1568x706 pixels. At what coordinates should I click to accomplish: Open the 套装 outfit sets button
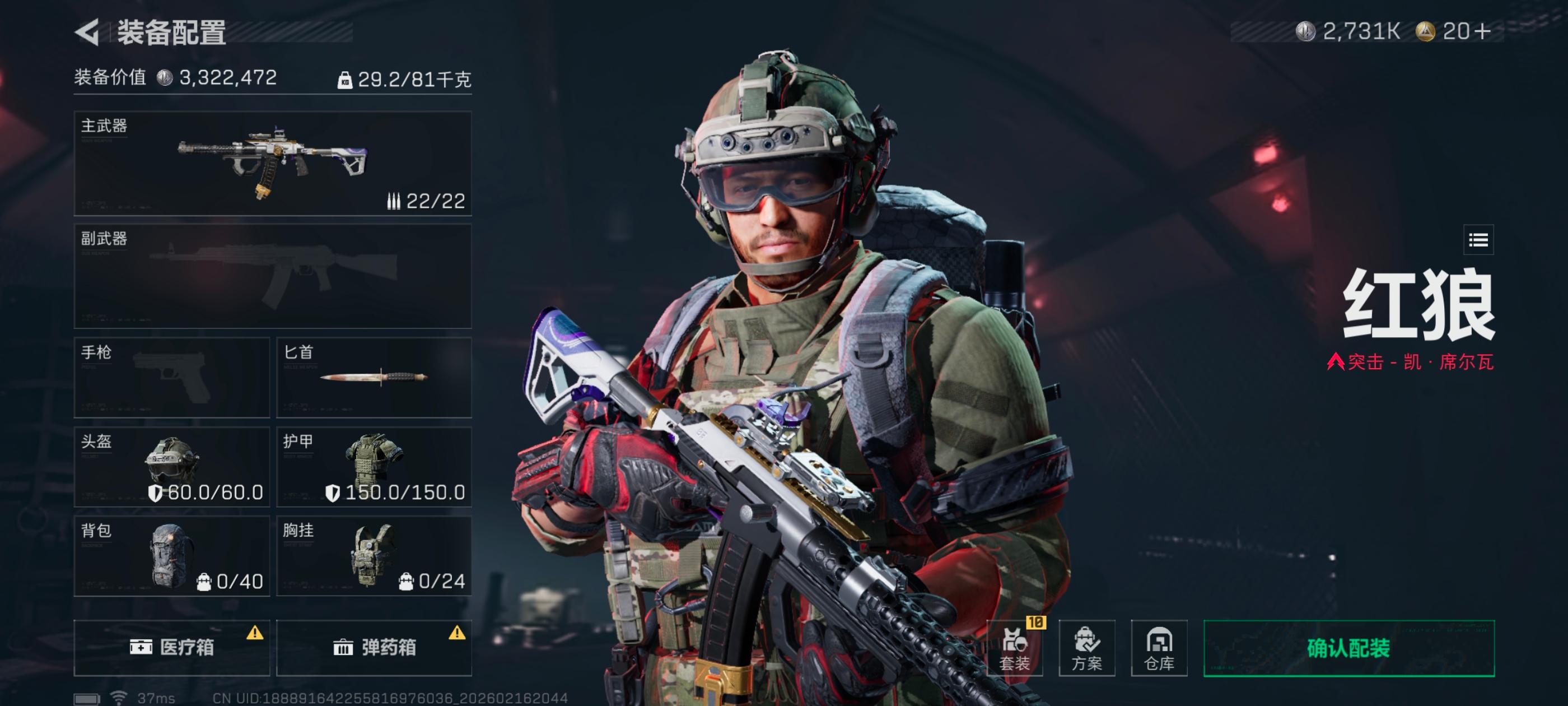click(x=1014, y=648)
